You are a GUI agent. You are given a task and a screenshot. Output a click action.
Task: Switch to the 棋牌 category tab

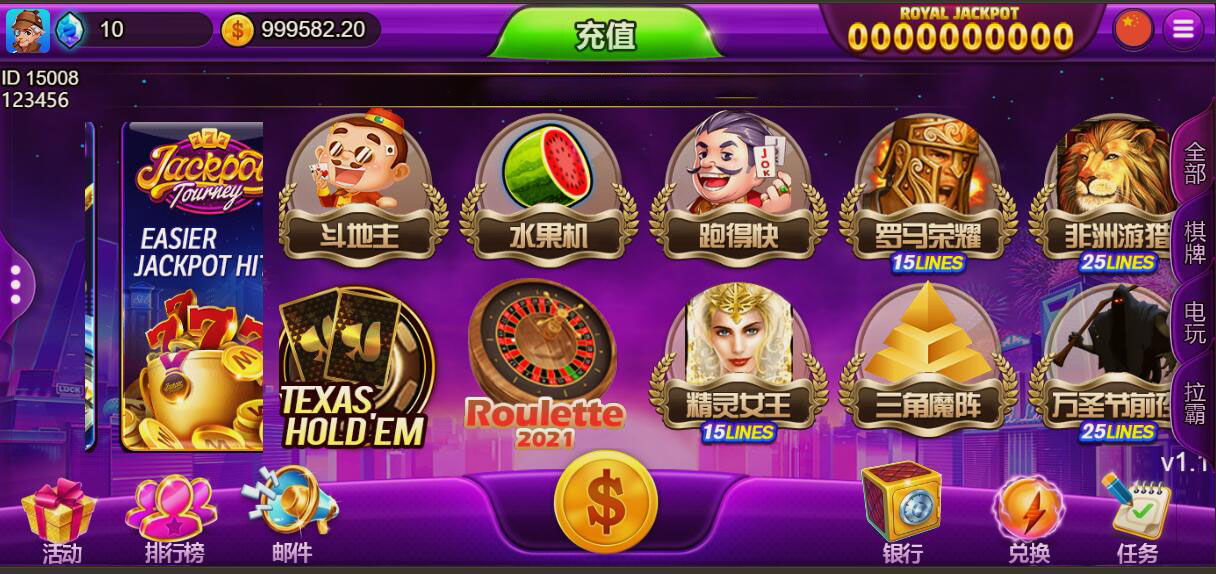coord(1195,242)
